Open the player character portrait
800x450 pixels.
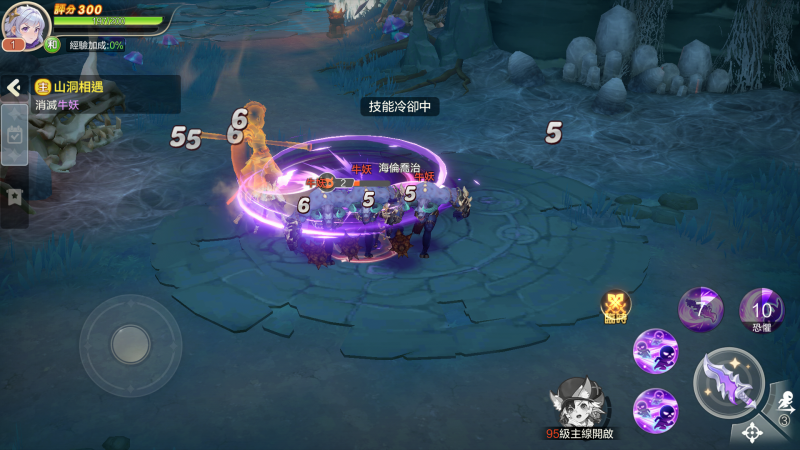[26, 23]
